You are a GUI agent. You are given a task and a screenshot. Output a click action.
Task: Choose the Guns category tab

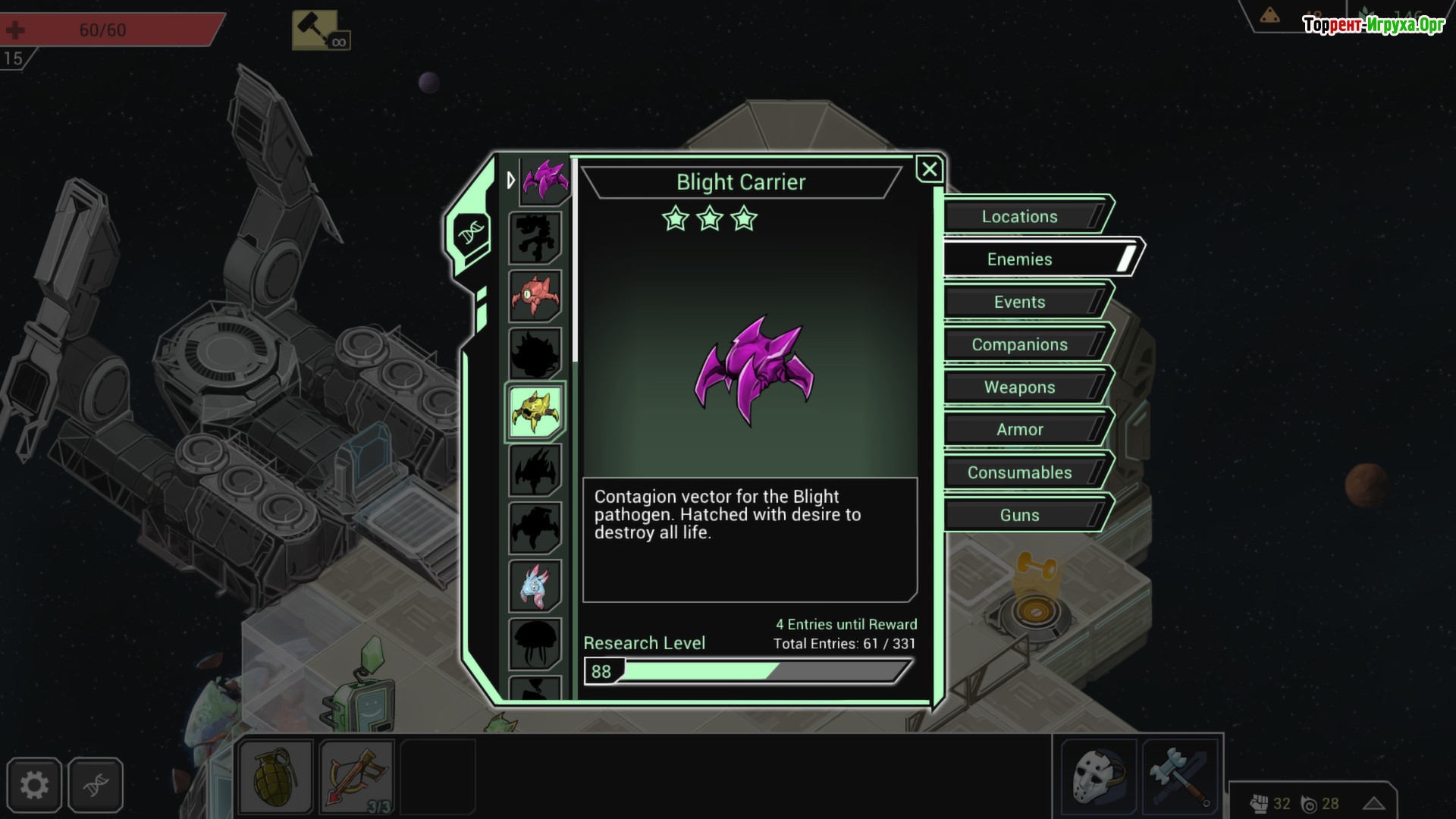1019,516
